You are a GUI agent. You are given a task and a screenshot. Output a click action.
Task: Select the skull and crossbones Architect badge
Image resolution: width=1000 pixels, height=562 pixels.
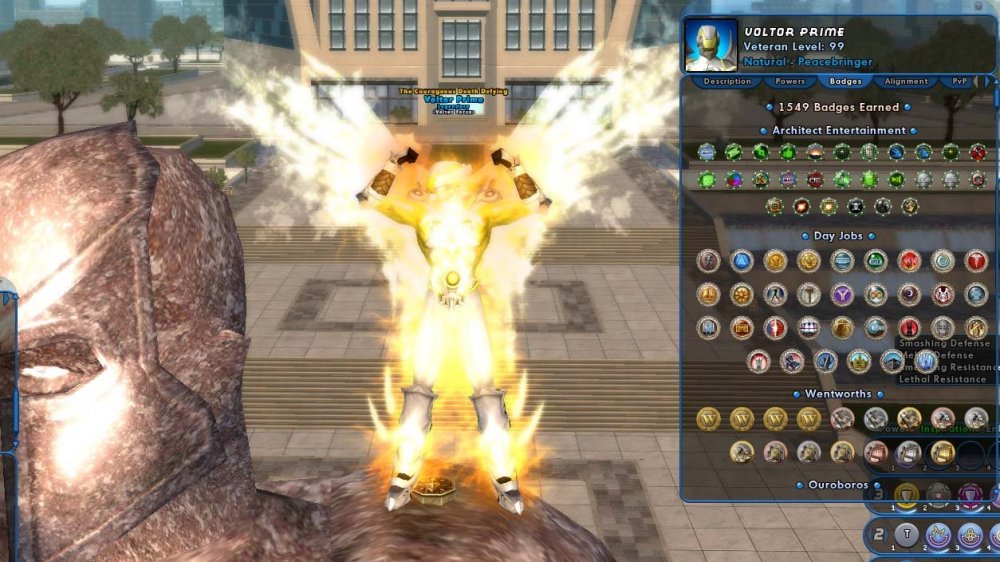(856, 207)
